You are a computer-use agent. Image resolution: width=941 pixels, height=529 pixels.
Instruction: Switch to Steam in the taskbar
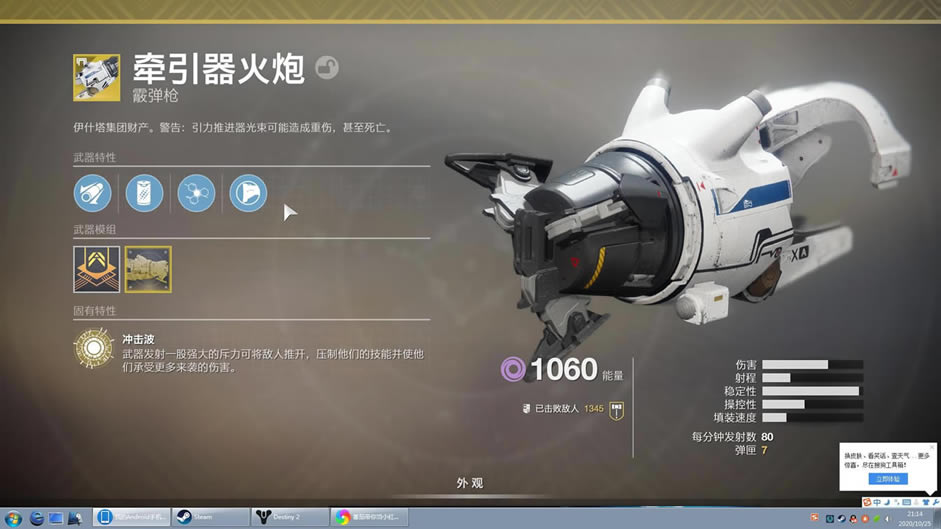[x=210, y=517]
